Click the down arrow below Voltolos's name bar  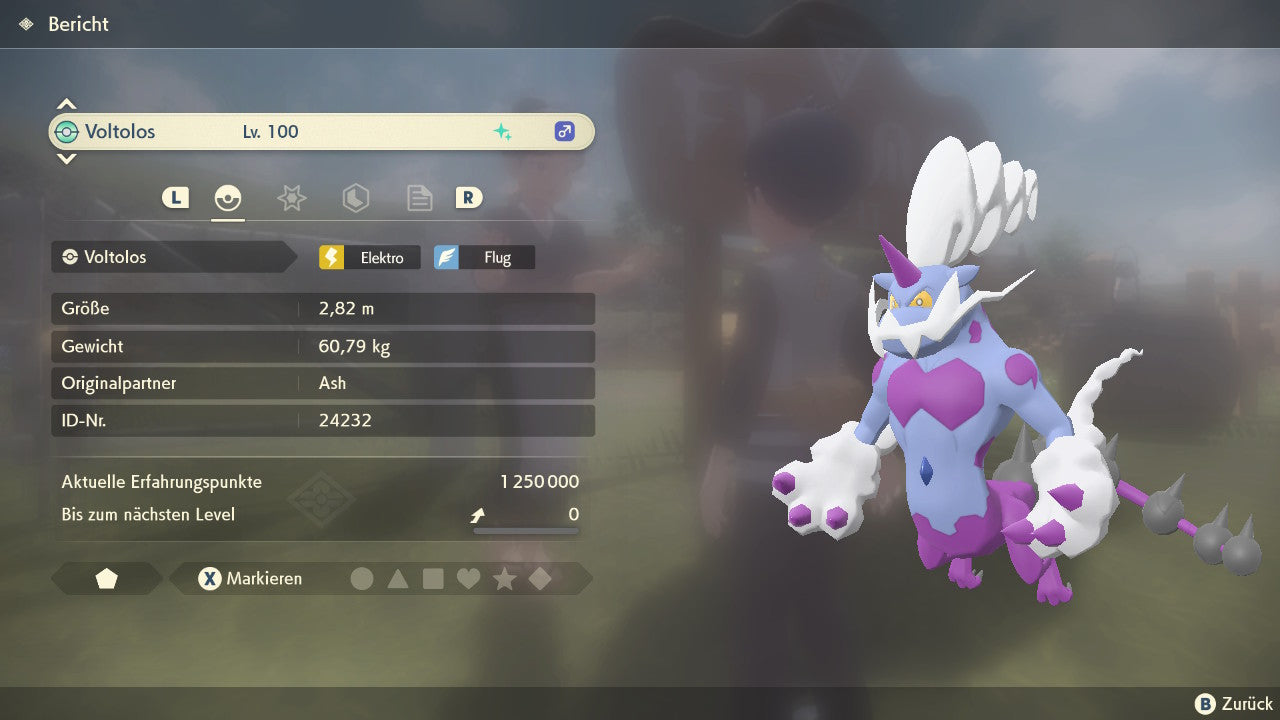(x=66, y=158)
